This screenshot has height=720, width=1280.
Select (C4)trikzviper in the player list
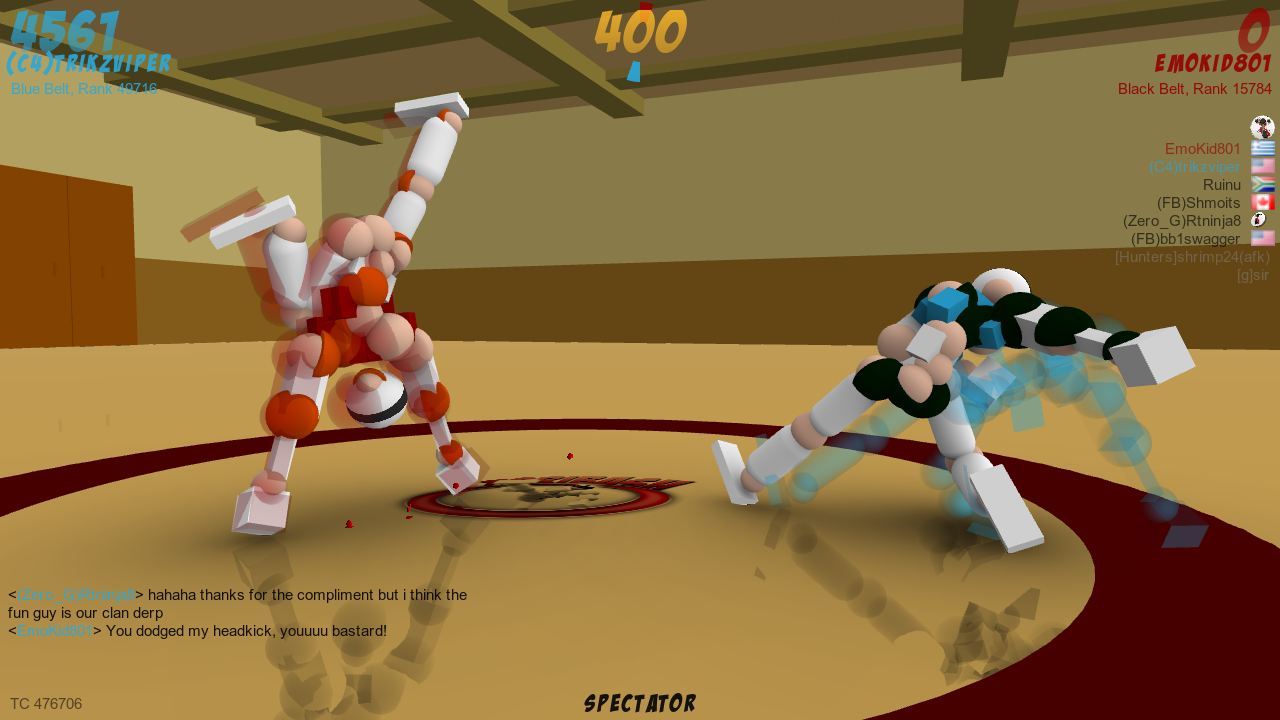1196,166
